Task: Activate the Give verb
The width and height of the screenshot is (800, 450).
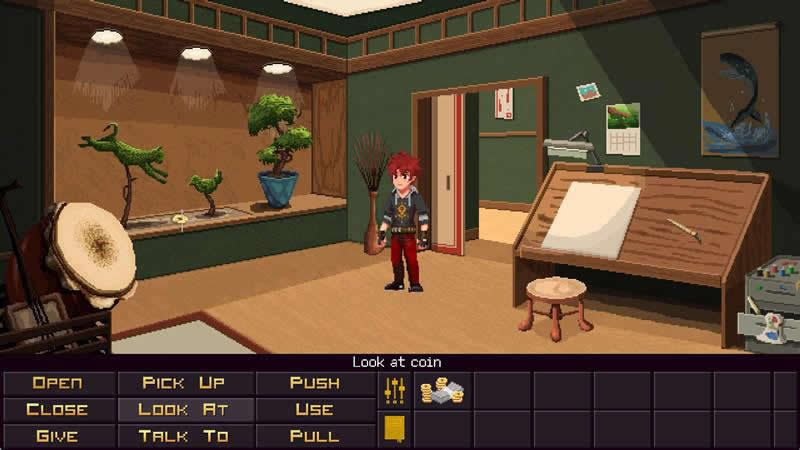Action: 58,436
